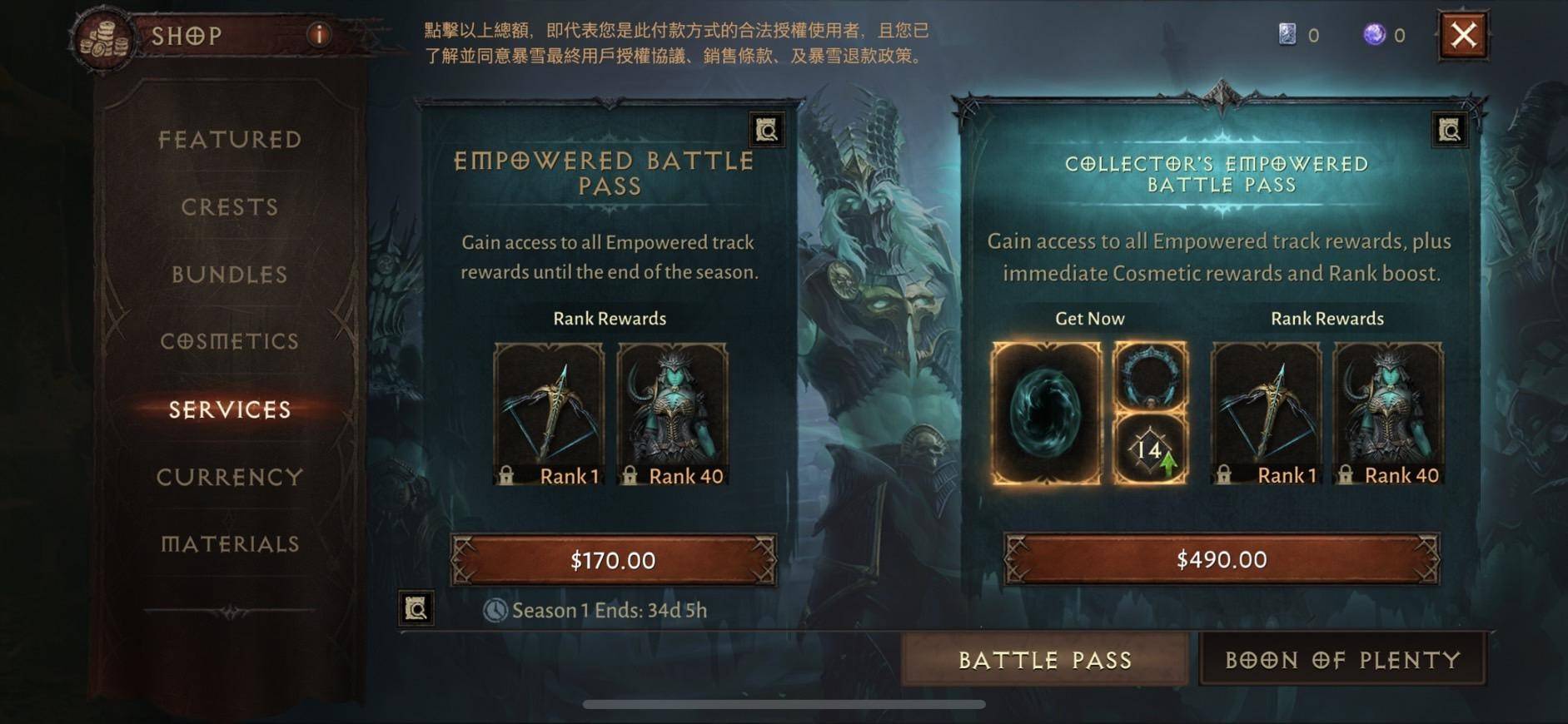Open the magnifier icon beside season timer
The height and width of the screenshot is (724, 1568).
tap(416, 608)
